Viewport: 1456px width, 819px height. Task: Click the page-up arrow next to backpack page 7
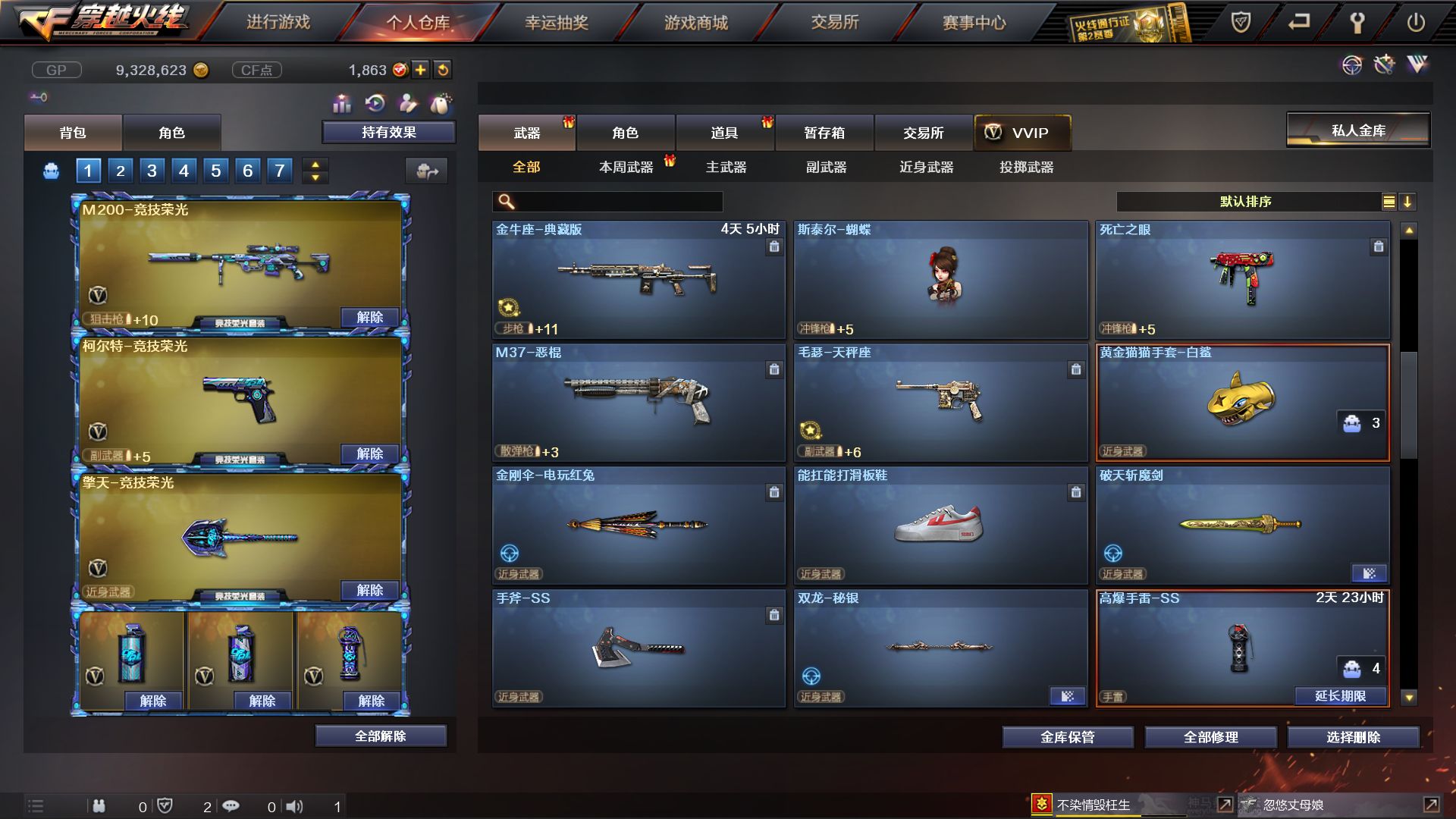(x=314, y=165)
